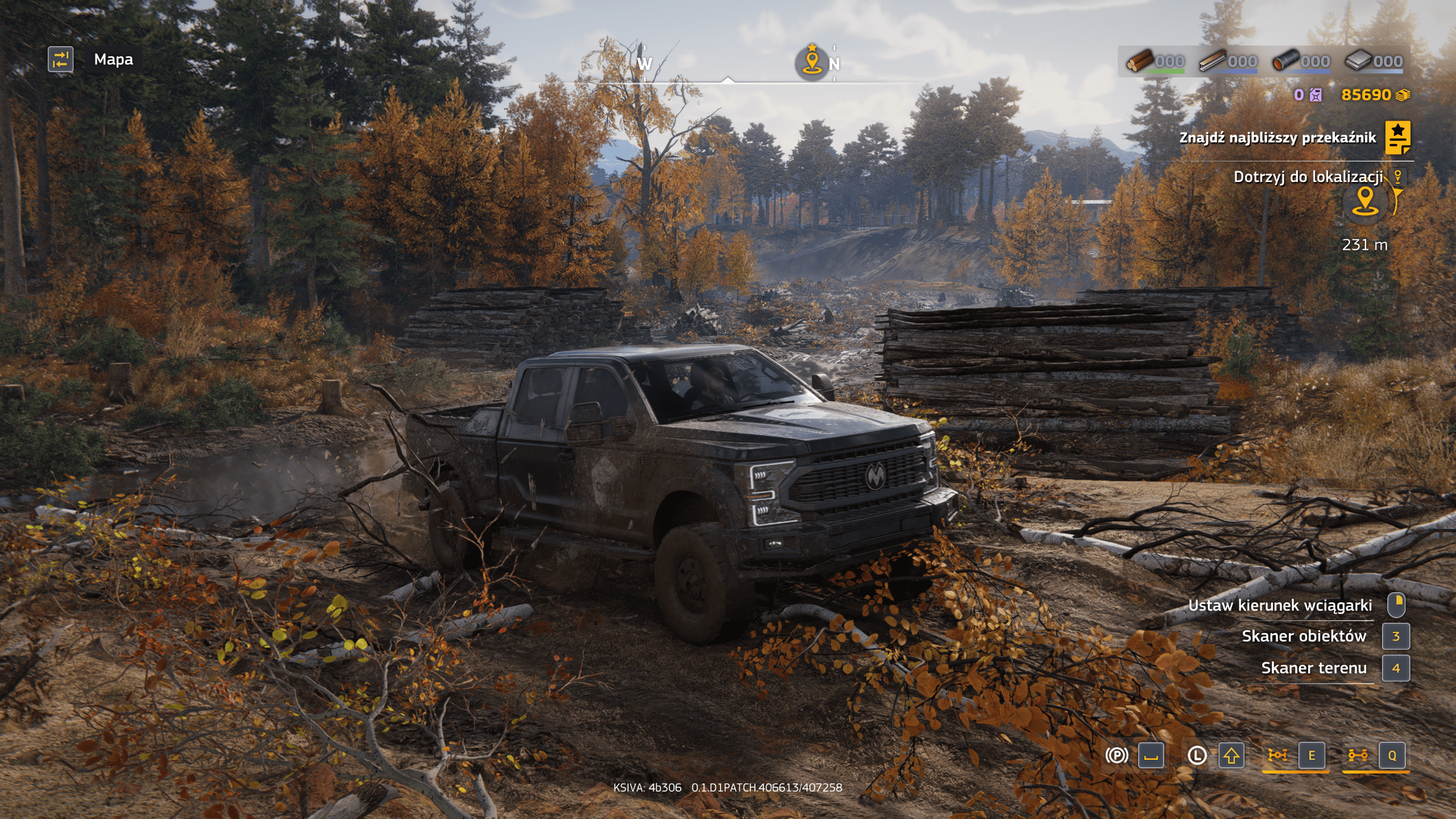Click the concrete slab resource icon
The image size is (1456, 819).
pyautogui.click(x=1358, y=60)
